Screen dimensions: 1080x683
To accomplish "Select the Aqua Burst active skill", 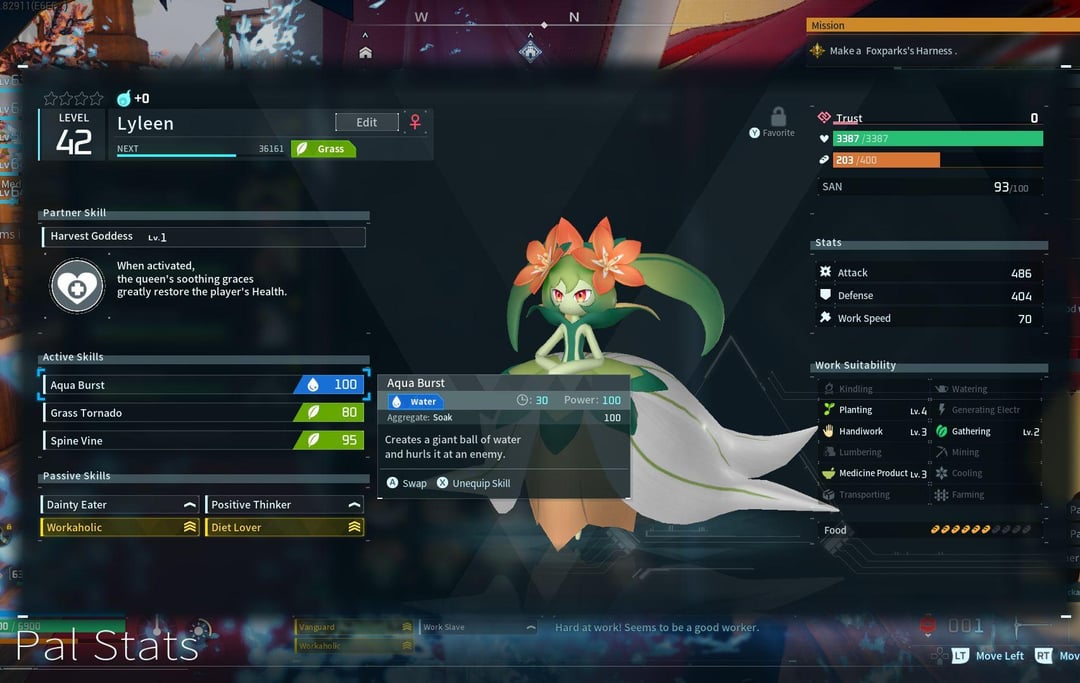I will [x=202, y=385].
